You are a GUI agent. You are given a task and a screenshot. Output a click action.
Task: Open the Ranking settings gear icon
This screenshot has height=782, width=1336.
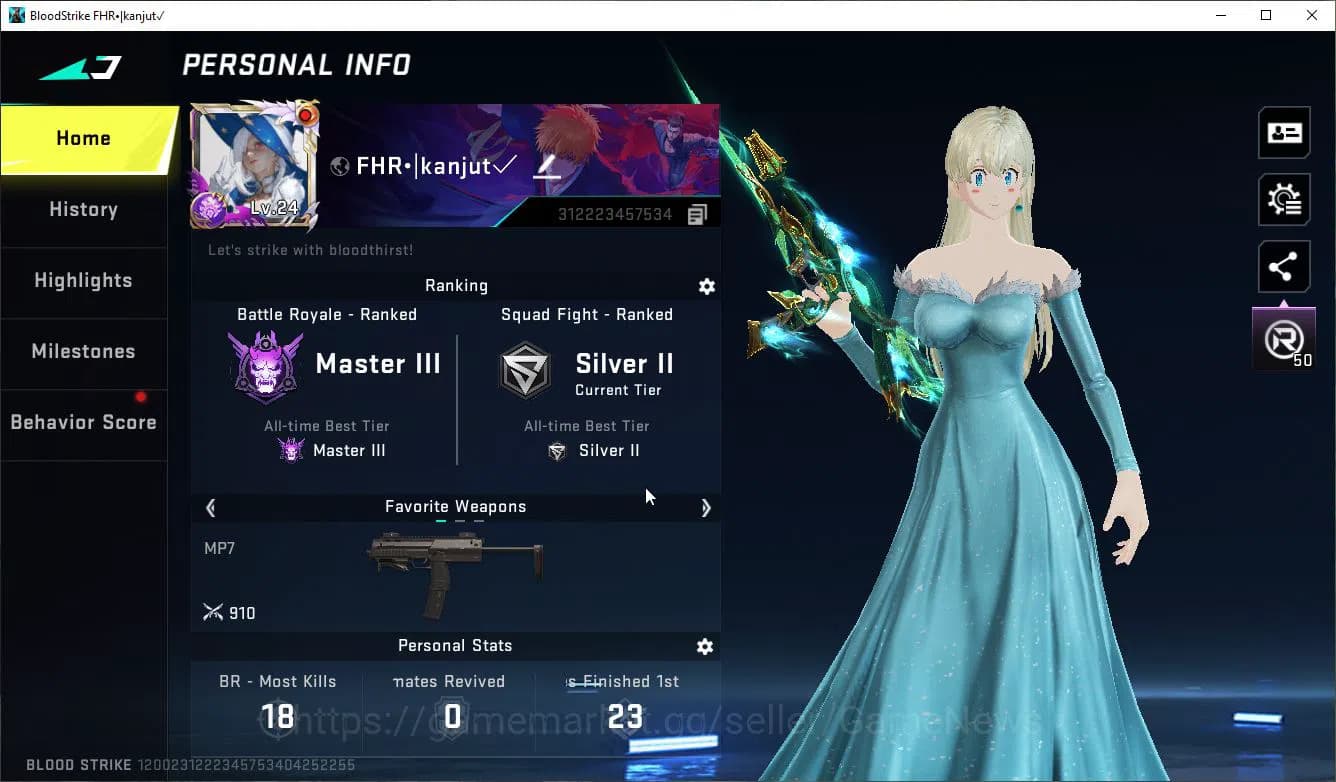(x=707, y=286)
